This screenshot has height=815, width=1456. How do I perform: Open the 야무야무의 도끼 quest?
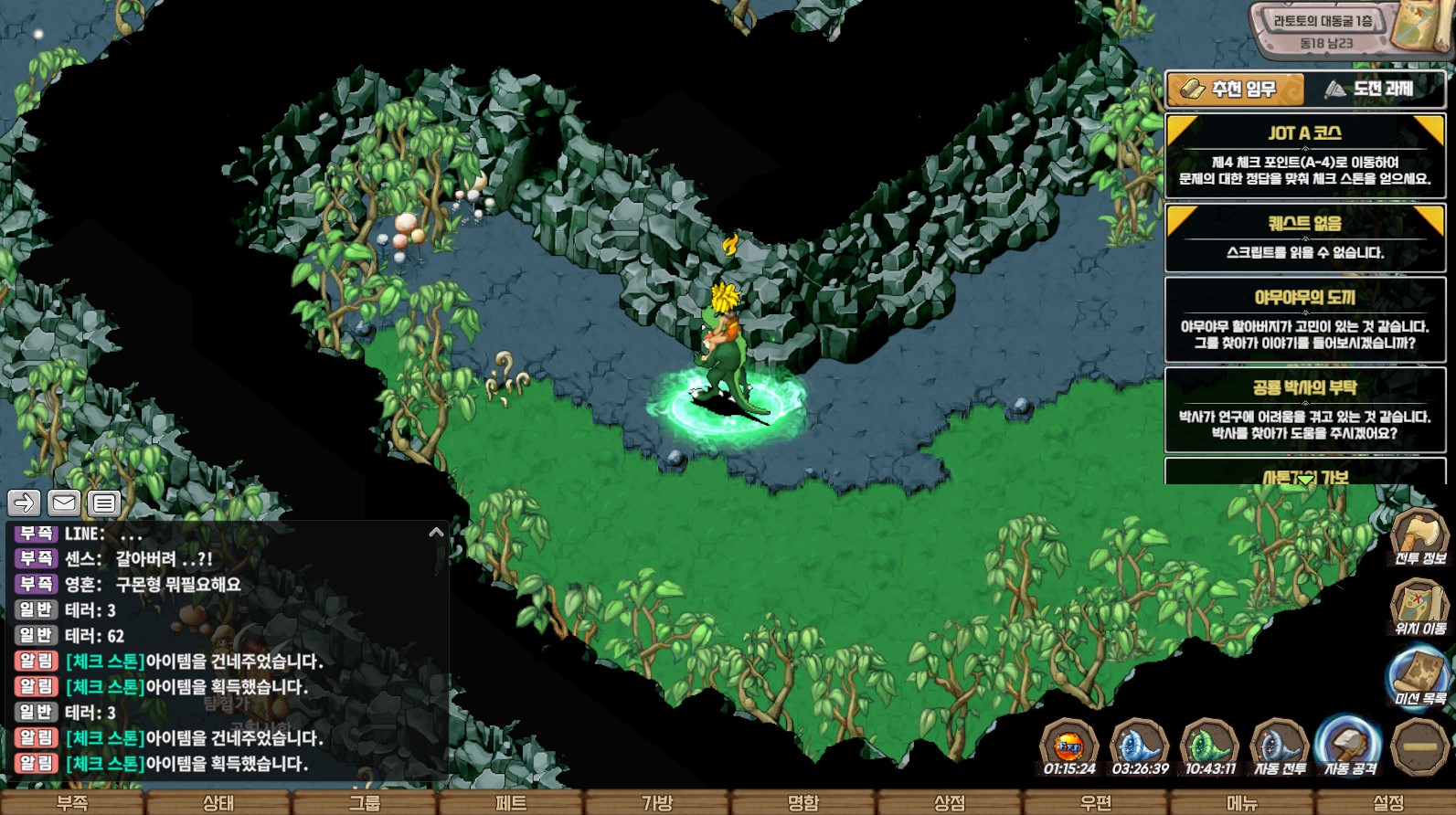[x=1304, y=320]
